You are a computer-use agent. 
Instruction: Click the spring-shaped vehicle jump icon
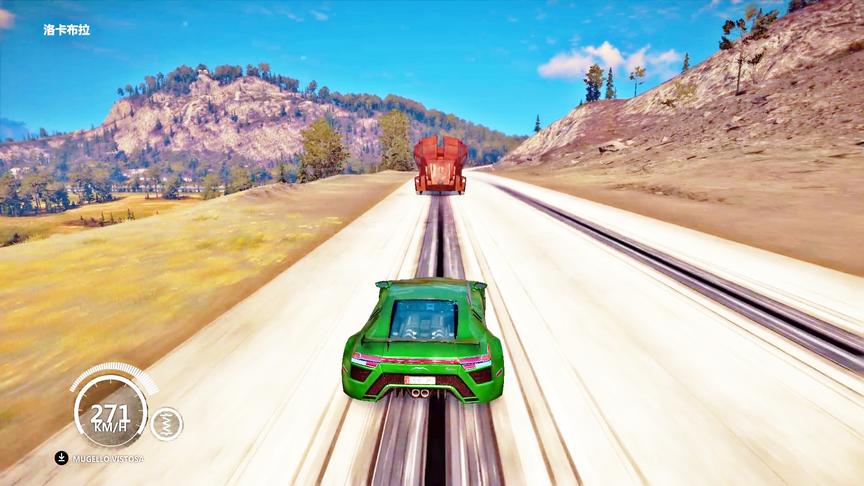(x=166, y=423)
